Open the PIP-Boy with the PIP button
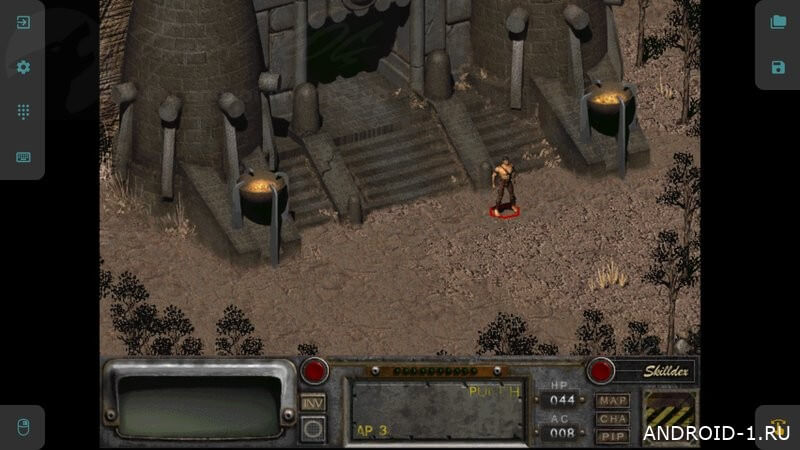800x450 pixels. pyautogui.click(x=612, y=436)
